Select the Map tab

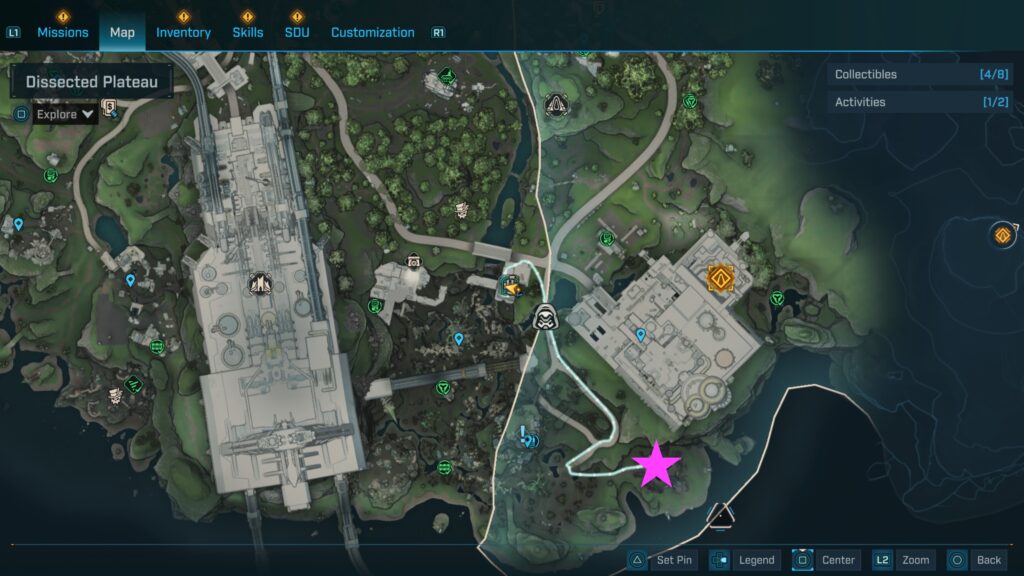[122, 32]
